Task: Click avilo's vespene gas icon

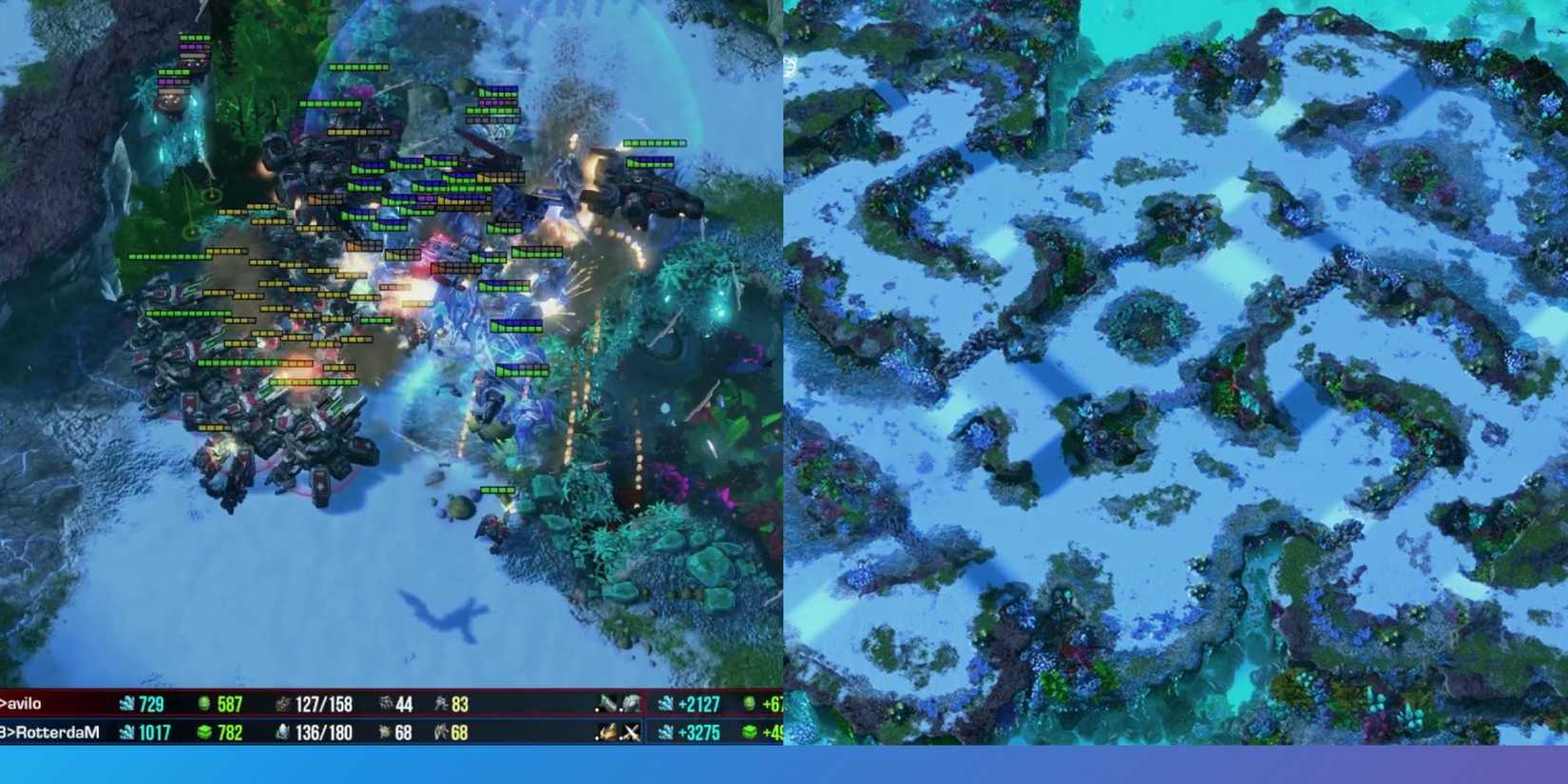Action: point(203,704)
